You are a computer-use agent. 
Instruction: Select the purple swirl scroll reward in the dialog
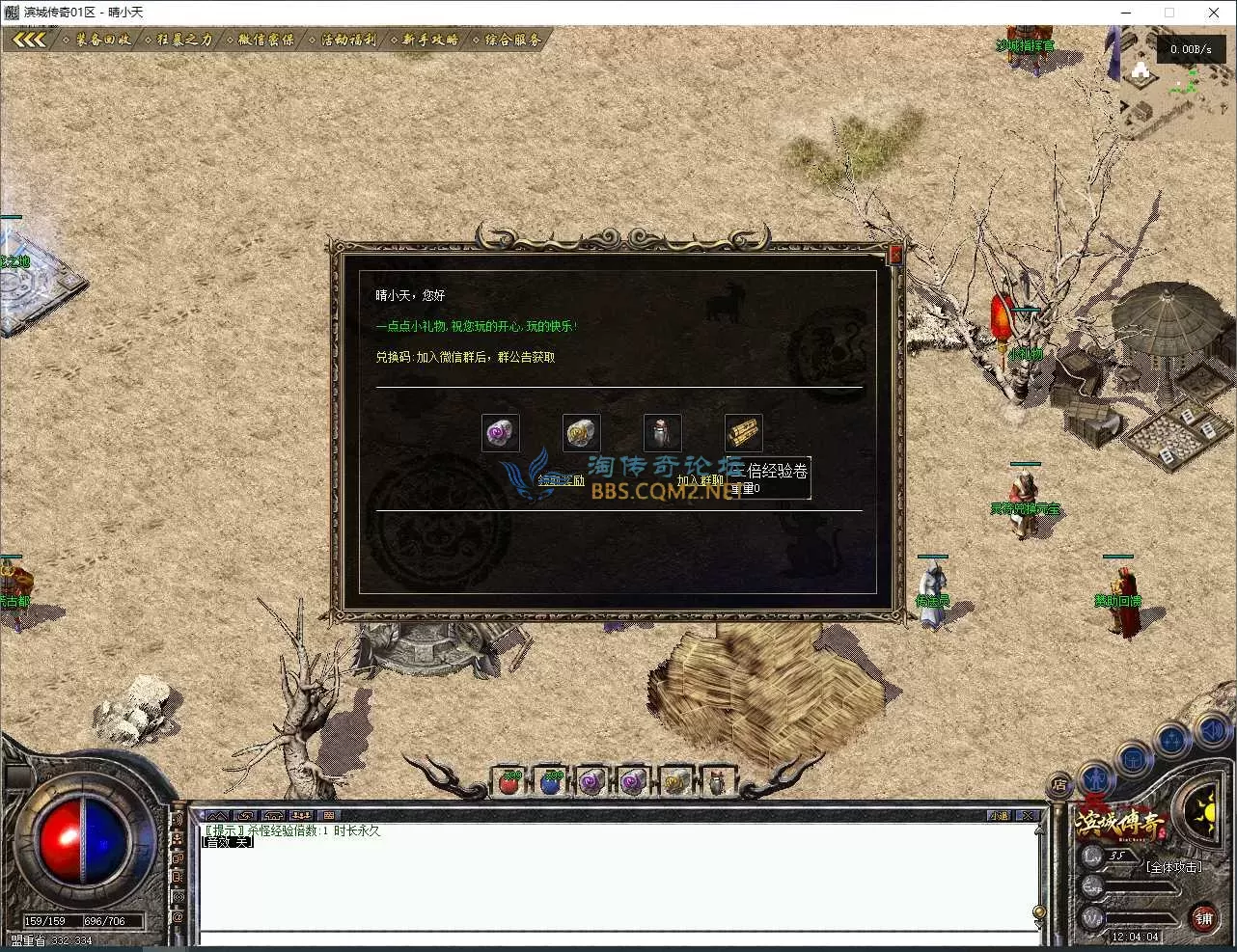tap(501, 433)
